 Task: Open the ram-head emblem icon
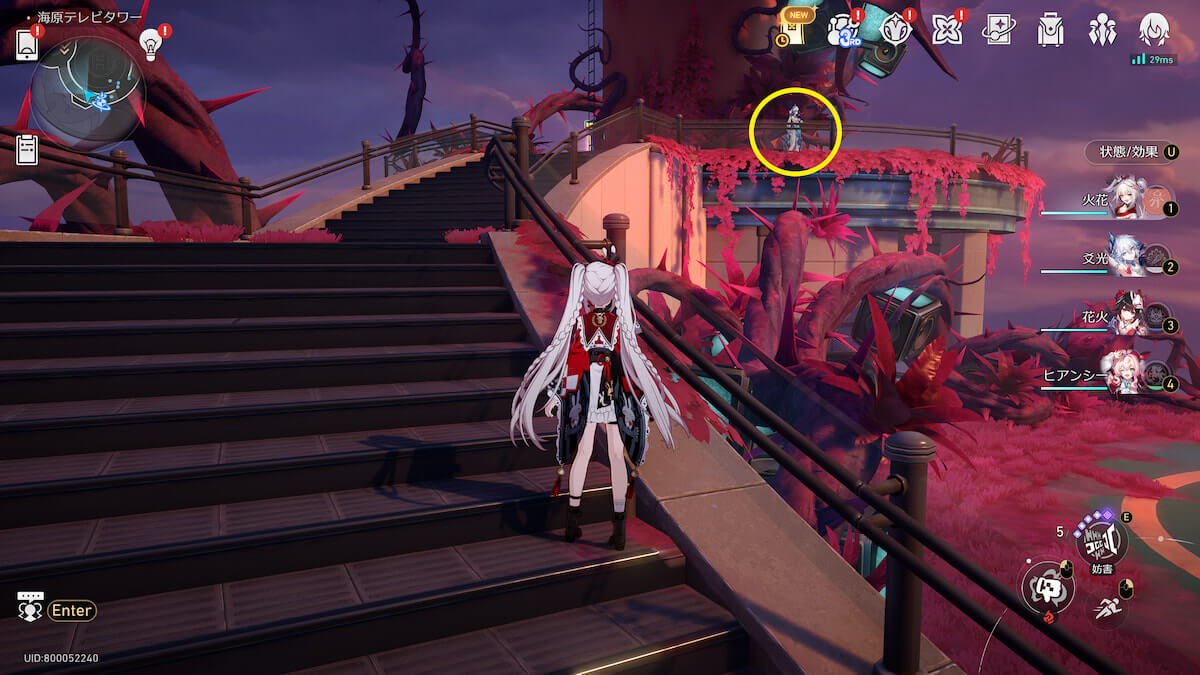tap(895, 30)
